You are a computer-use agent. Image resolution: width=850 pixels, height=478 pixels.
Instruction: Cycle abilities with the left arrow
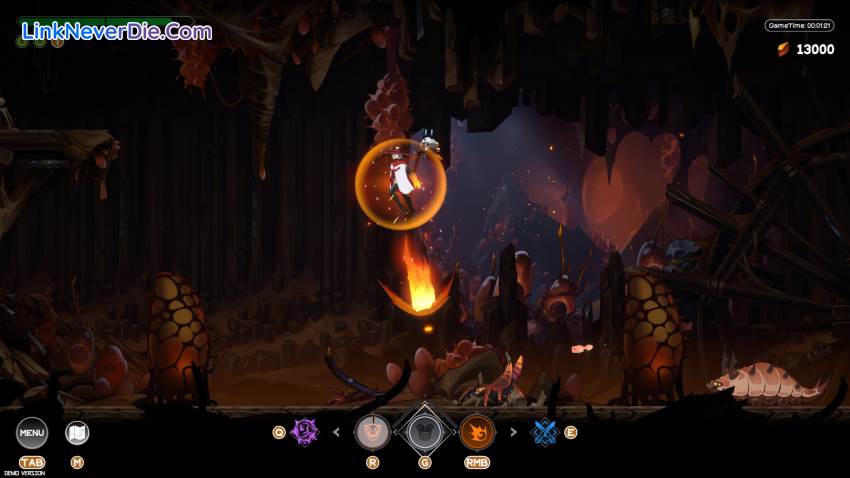click(336, 433)
